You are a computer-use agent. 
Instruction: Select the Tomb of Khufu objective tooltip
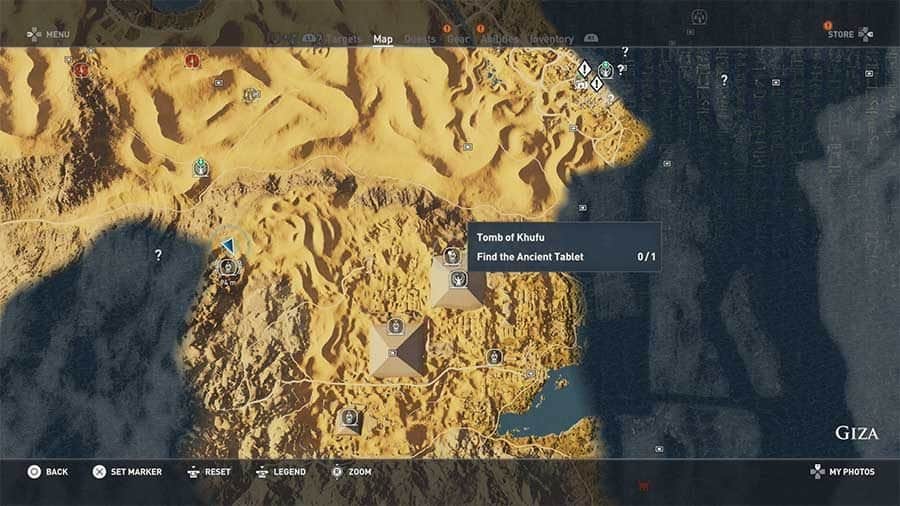(564, 247)
